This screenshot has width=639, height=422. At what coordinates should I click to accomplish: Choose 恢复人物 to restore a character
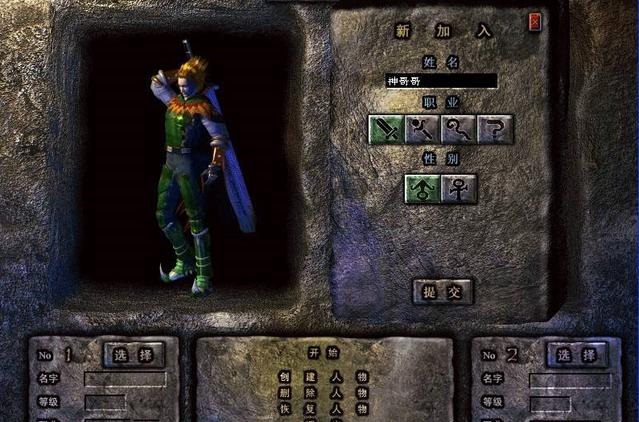coord(324,409)
